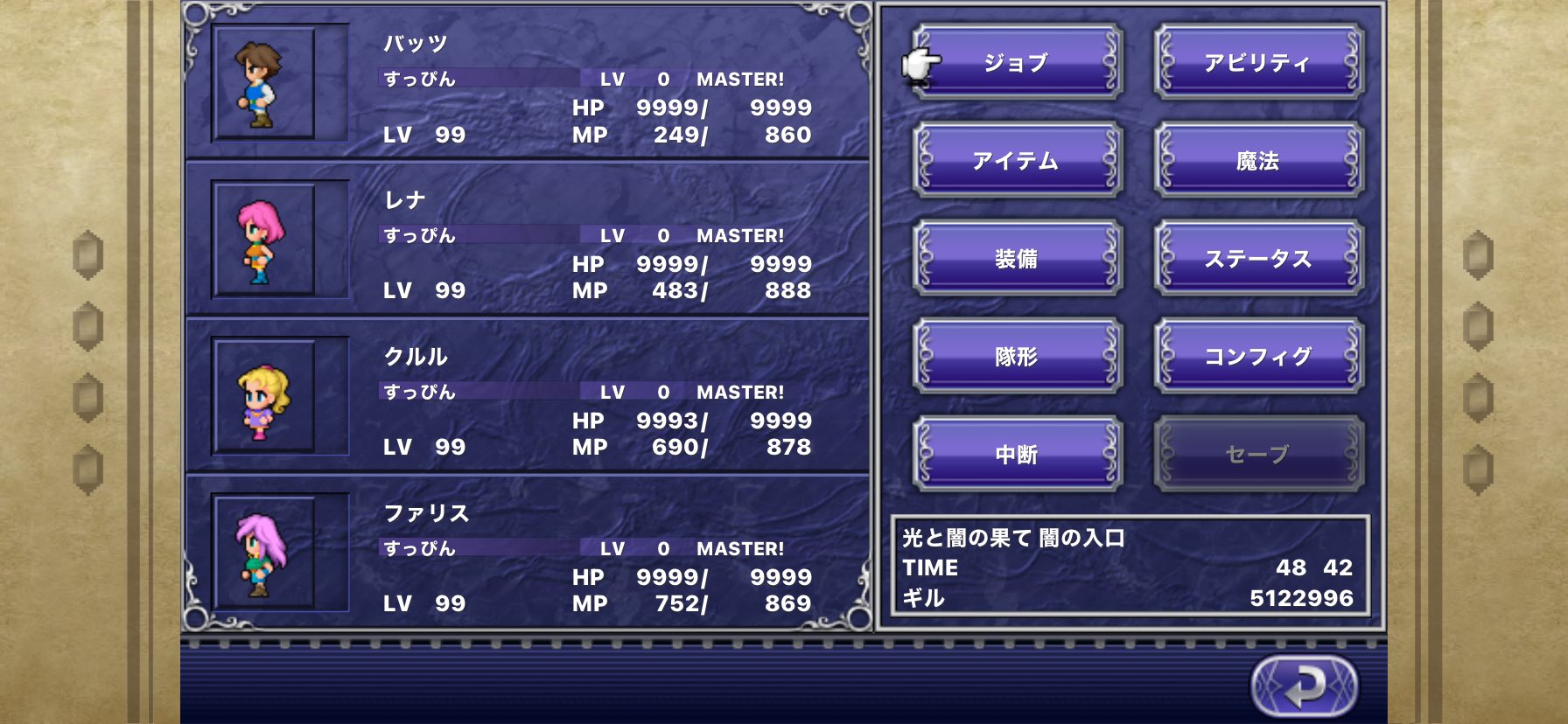Select the アビリティ (Ability) button
The width and height of the screenshot is (1568, 724).
click(x=1258, y=62)
